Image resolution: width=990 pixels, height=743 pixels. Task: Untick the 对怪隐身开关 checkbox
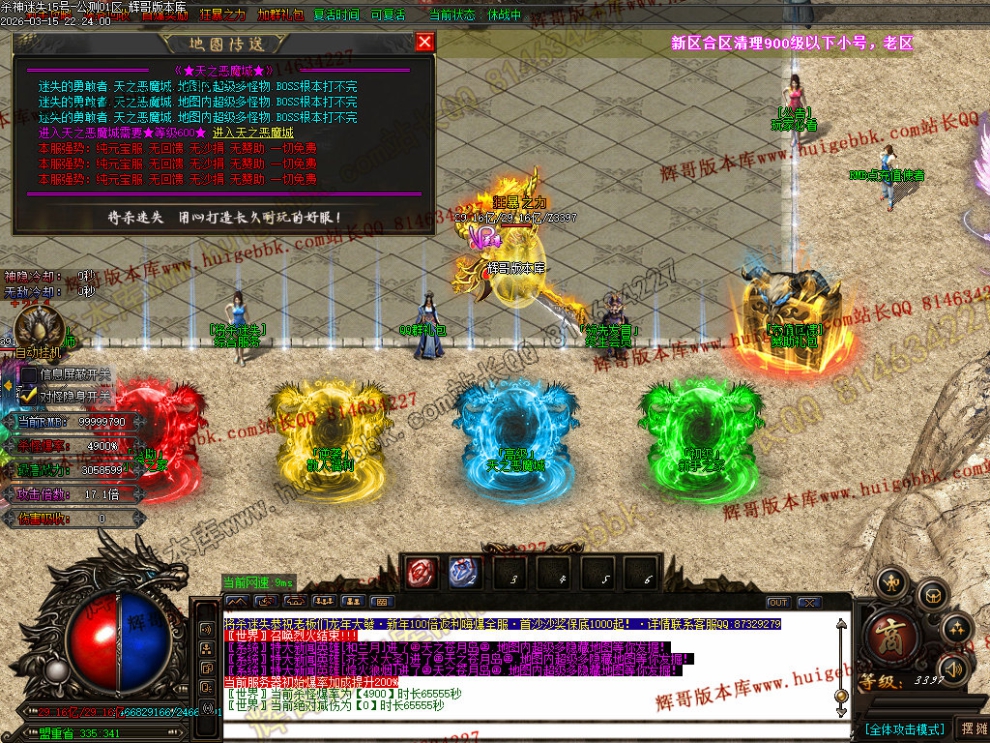tap(29, 395)
